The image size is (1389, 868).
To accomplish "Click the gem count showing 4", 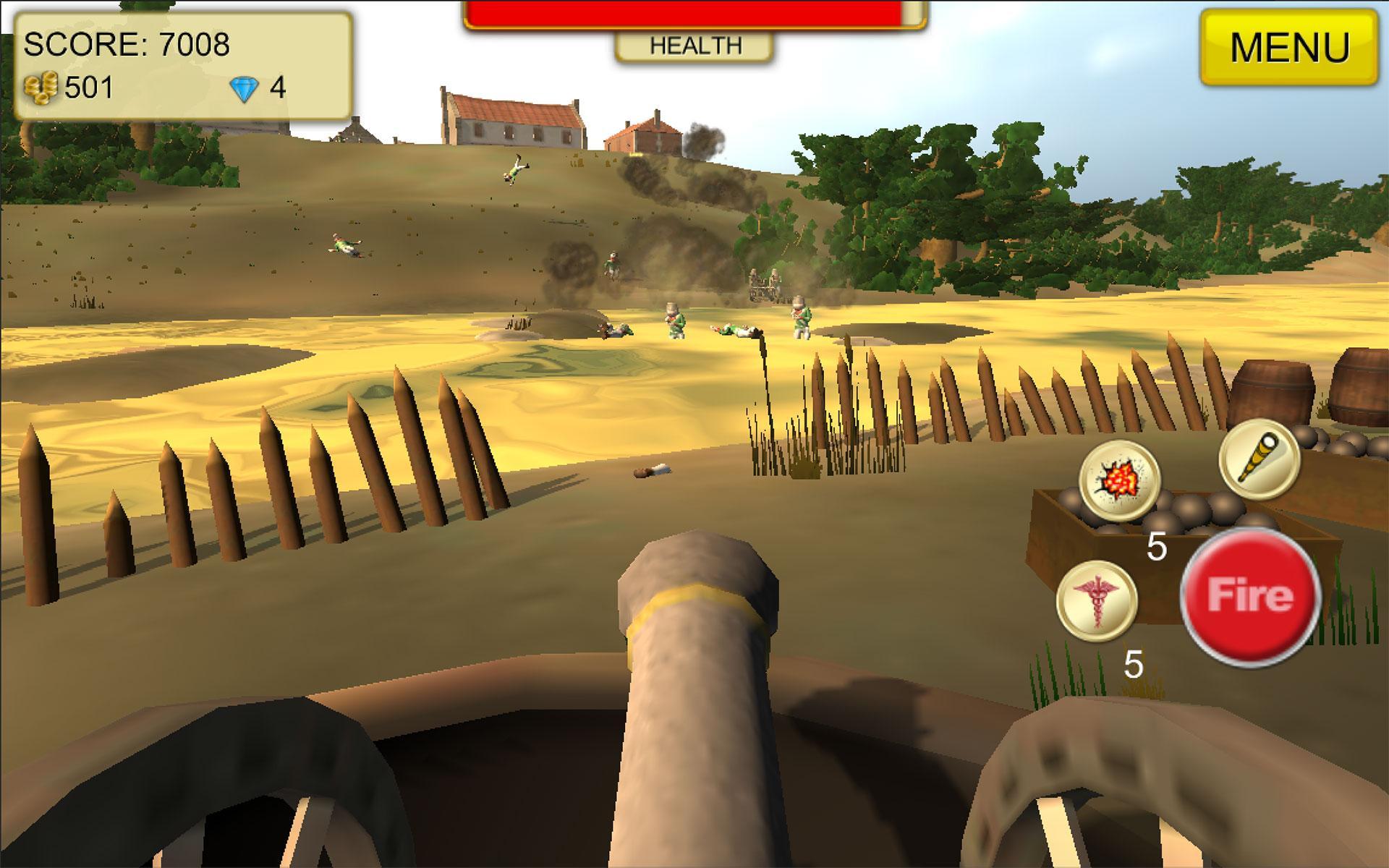I will 276,88.
